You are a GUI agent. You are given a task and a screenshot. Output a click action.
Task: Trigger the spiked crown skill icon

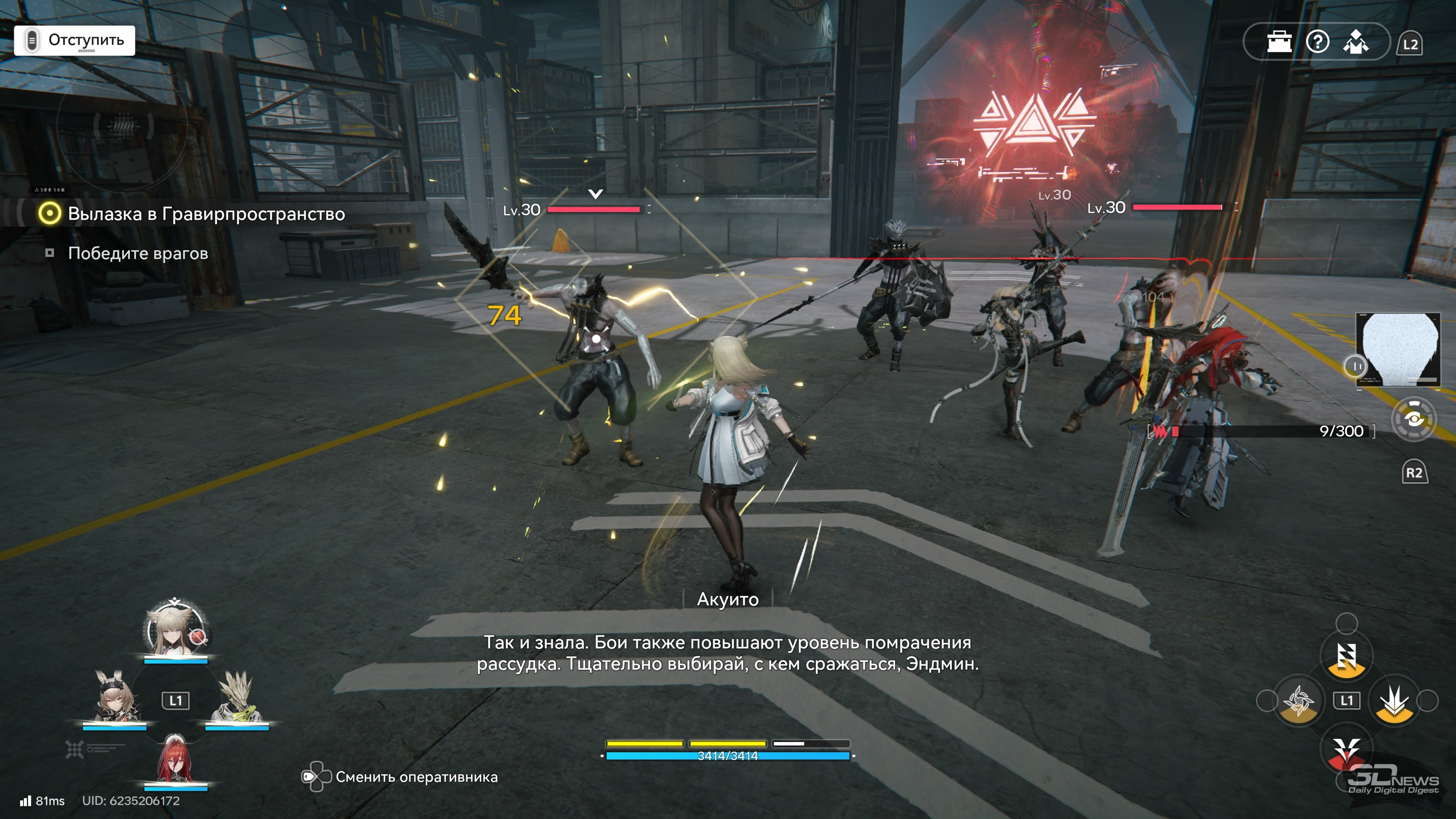pos(1395,701)
